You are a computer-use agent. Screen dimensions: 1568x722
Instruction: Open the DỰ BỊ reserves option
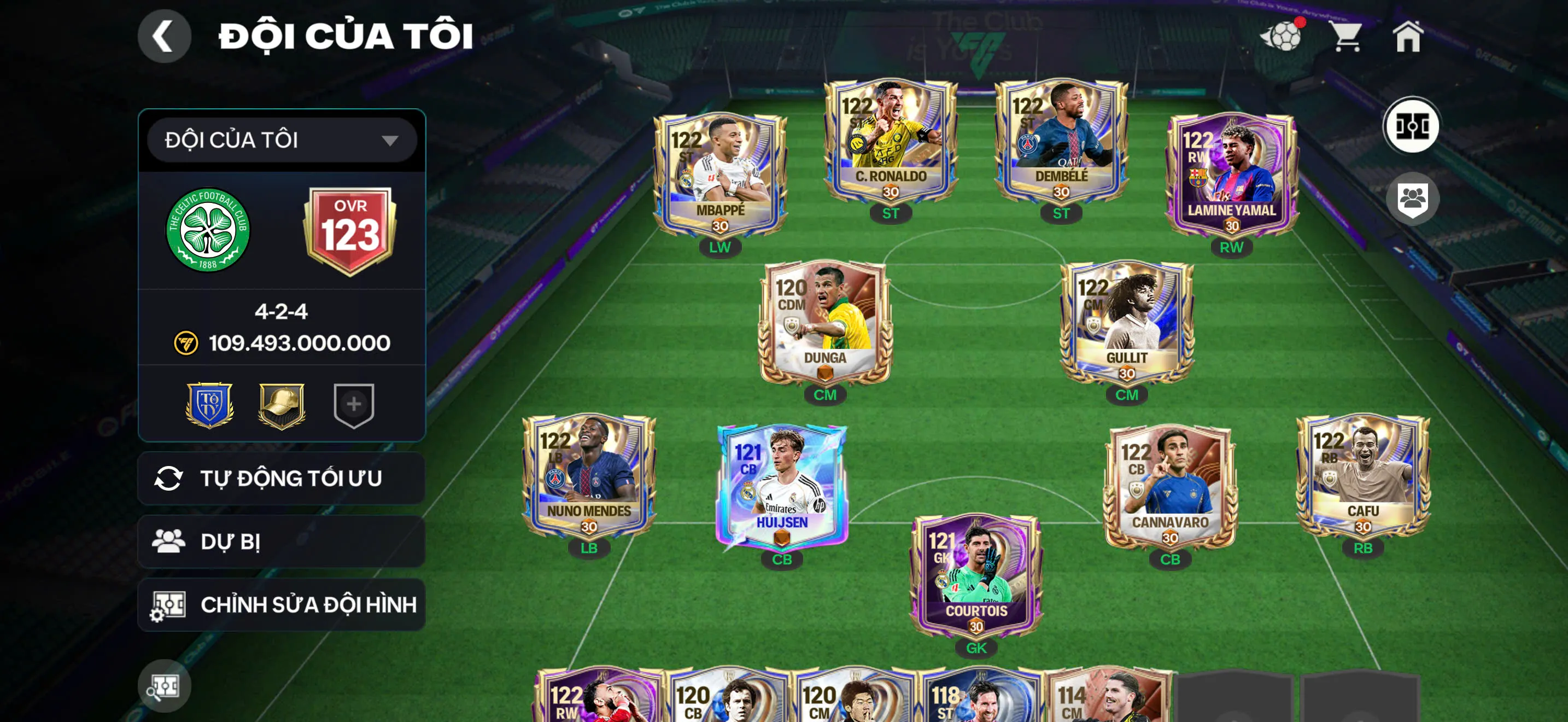point(280,542)
